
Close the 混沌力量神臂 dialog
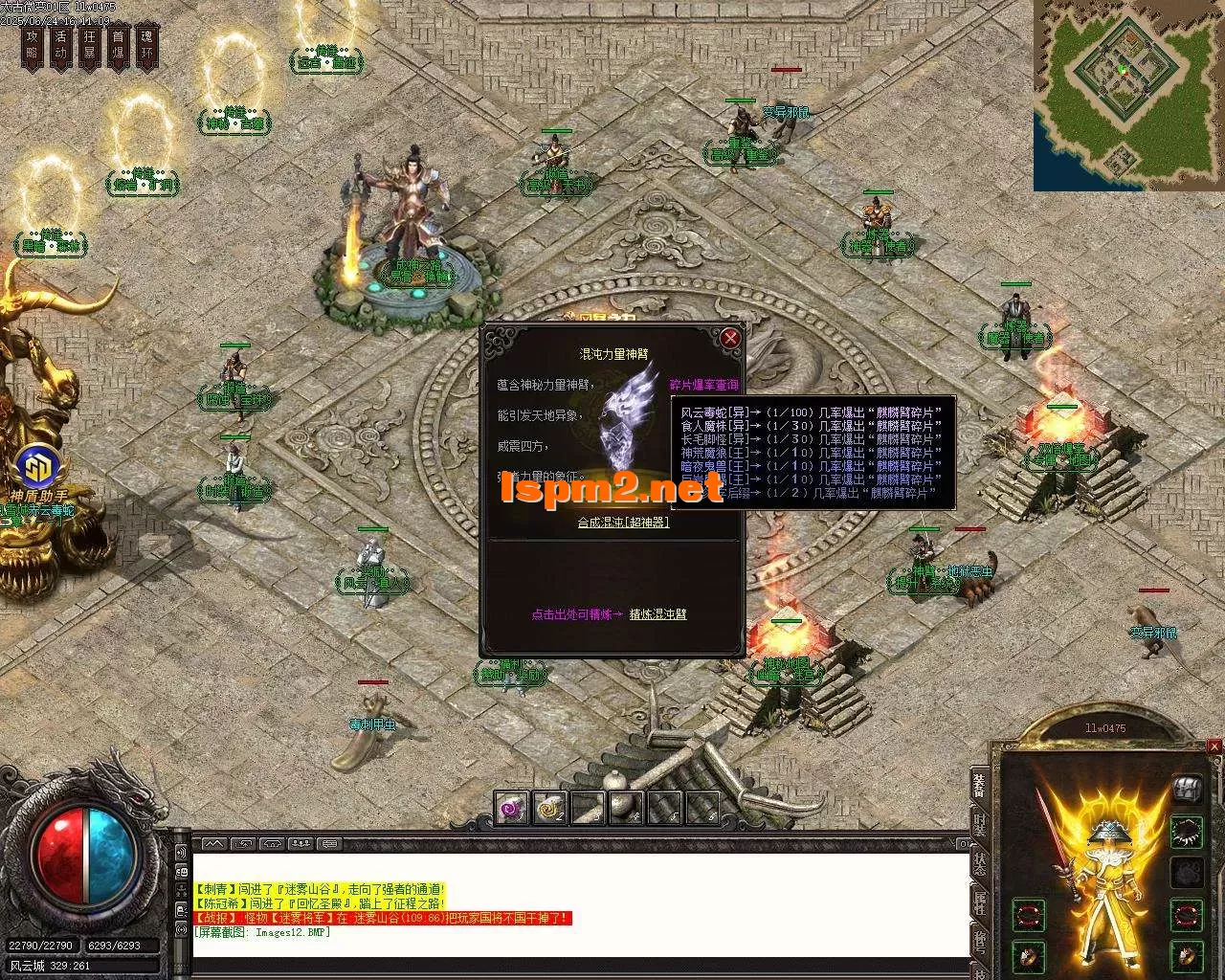coord(730,338)
